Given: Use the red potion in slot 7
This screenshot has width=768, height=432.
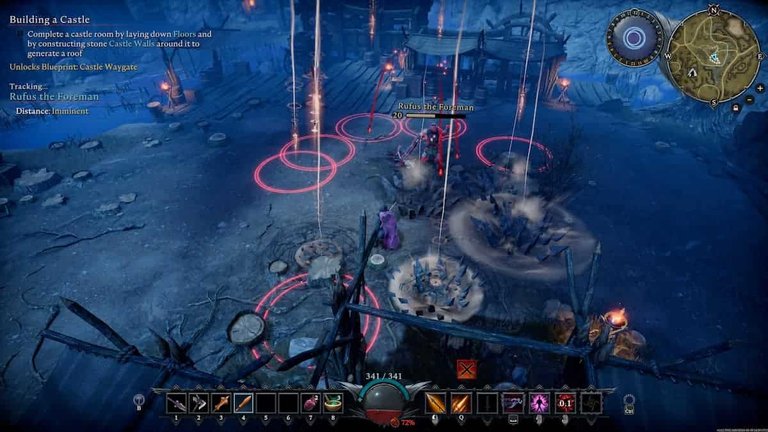Looking at the screenshot, I should point(310,402).
